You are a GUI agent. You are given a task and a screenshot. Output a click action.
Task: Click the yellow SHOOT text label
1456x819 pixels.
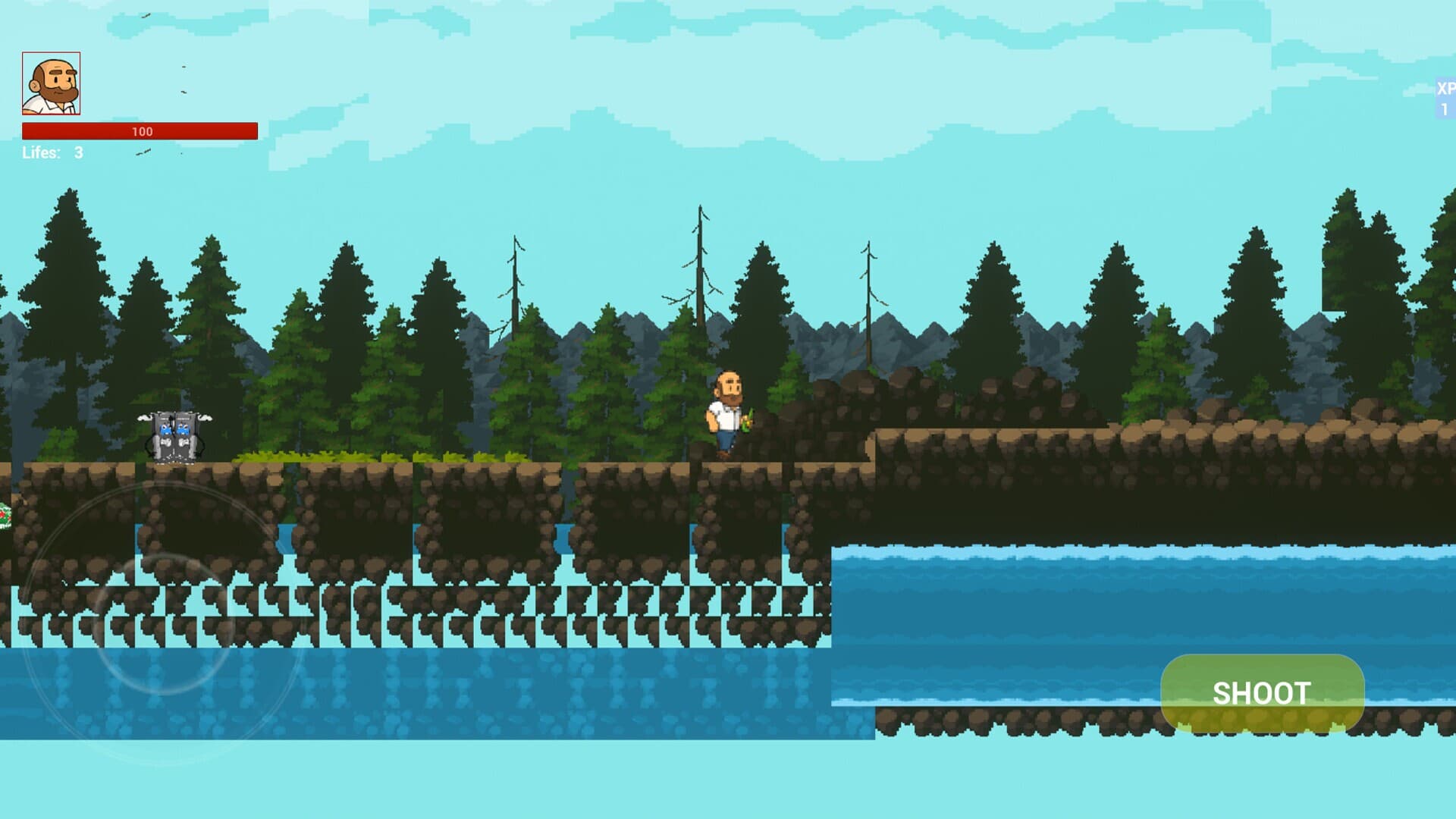point(1263,693)
